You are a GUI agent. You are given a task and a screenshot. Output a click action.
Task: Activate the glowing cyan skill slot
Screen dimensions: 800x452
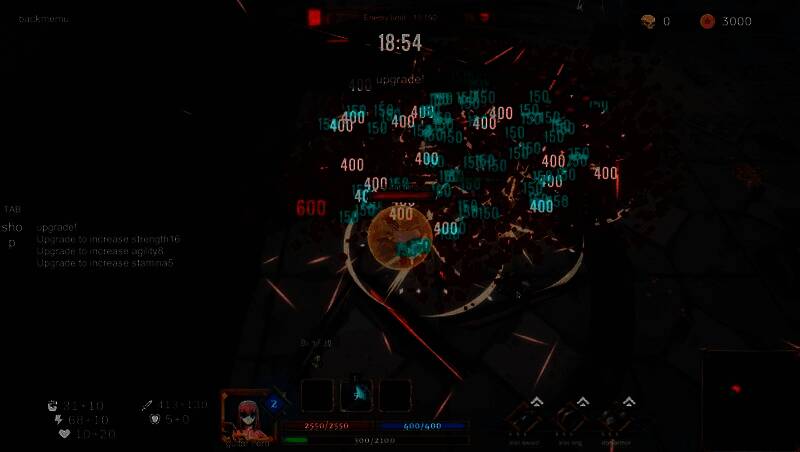click(357, 395)
